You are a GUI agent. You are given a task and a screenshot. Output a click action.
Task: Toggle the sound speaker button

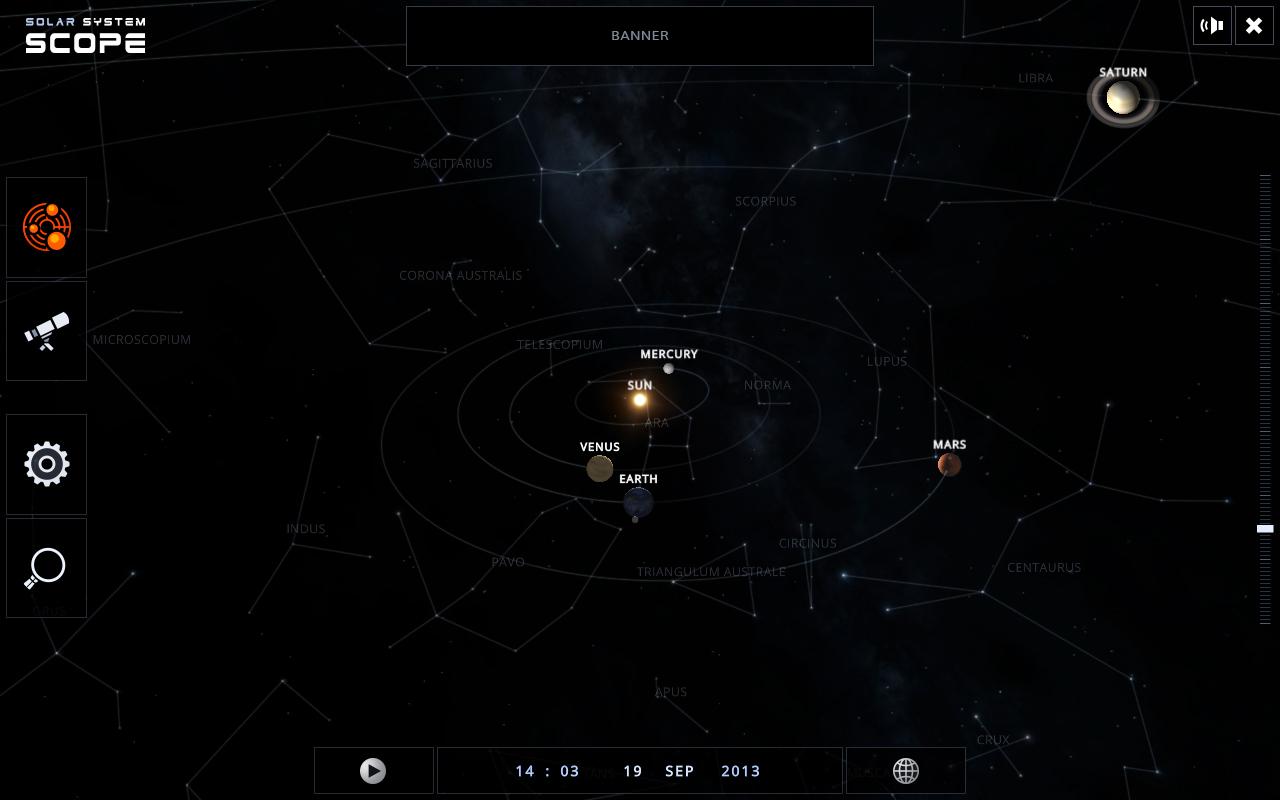(1213, 26)
